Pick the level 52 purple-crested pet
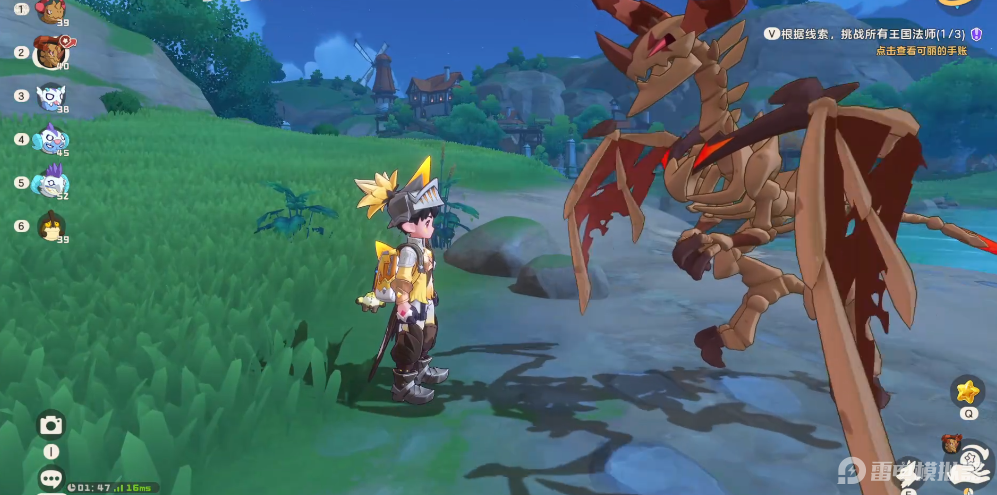Viewport: 997px width, 495px height. point(50,183)
